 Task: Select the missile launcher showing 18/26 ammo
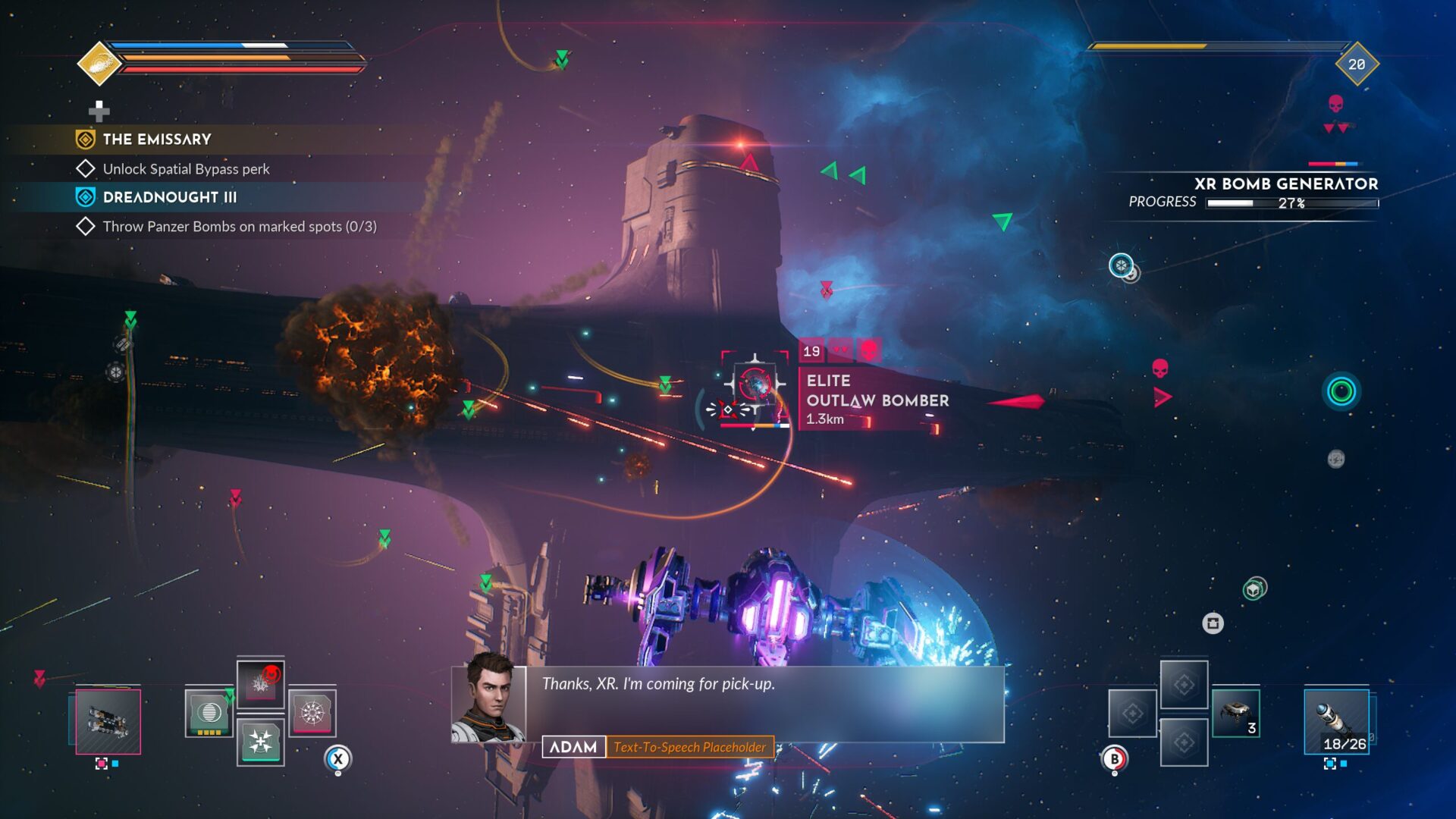[x=1336, y=722]
